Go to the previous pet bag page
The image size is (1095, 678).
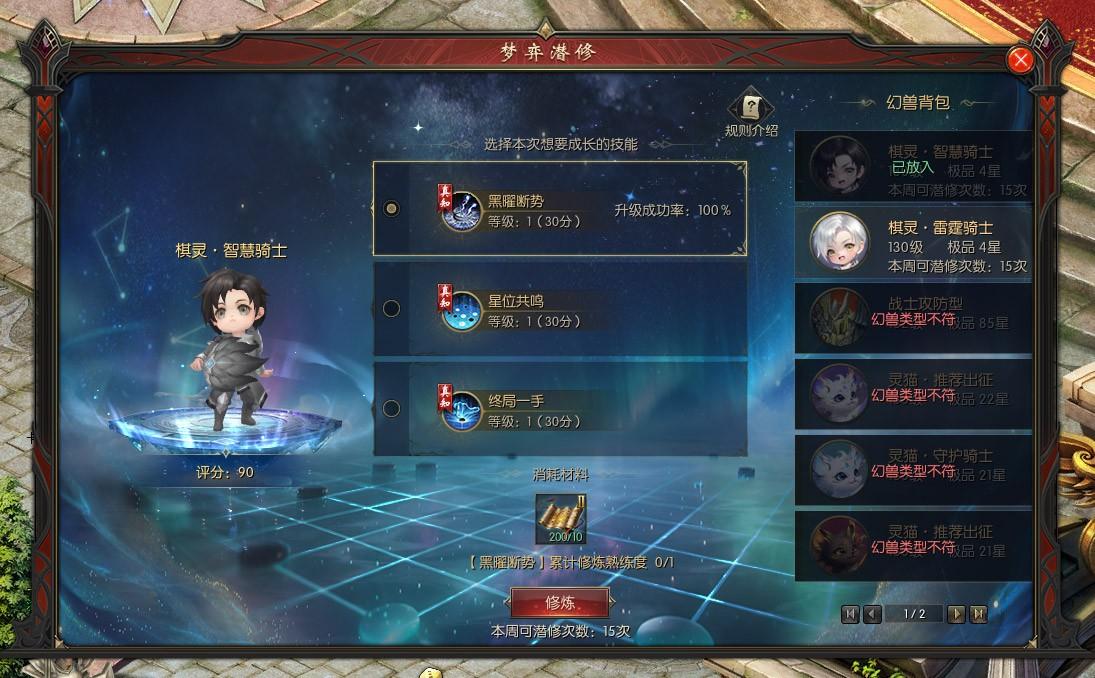point(872,614)
